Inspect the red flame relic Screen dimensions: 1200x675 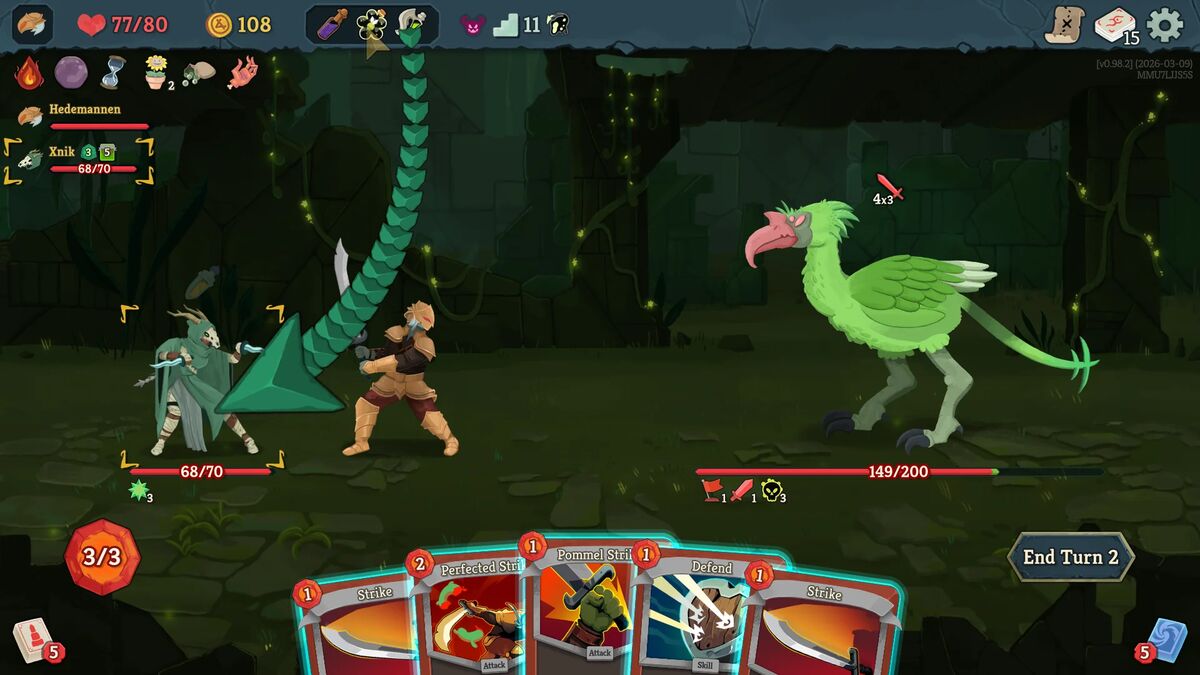click(29, 73)
